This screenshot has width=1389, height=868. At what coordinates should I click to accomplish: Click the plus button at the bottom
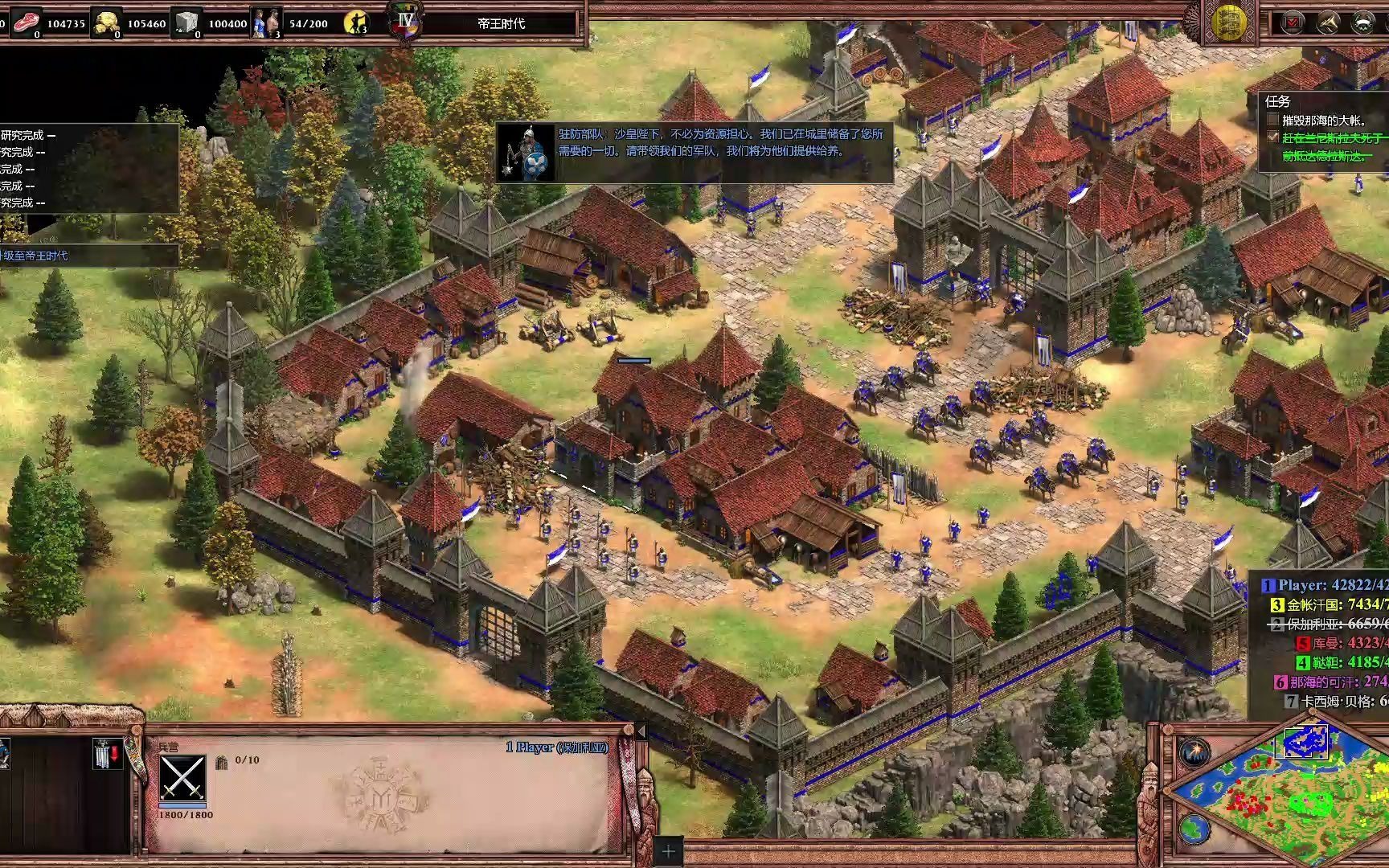(668, 851)
